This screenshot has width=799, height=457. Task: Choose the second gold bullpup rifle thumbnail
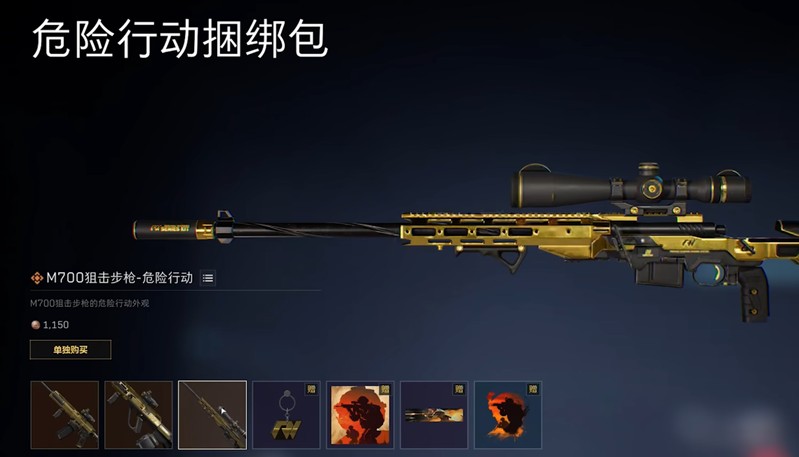[x=138, y=414]
